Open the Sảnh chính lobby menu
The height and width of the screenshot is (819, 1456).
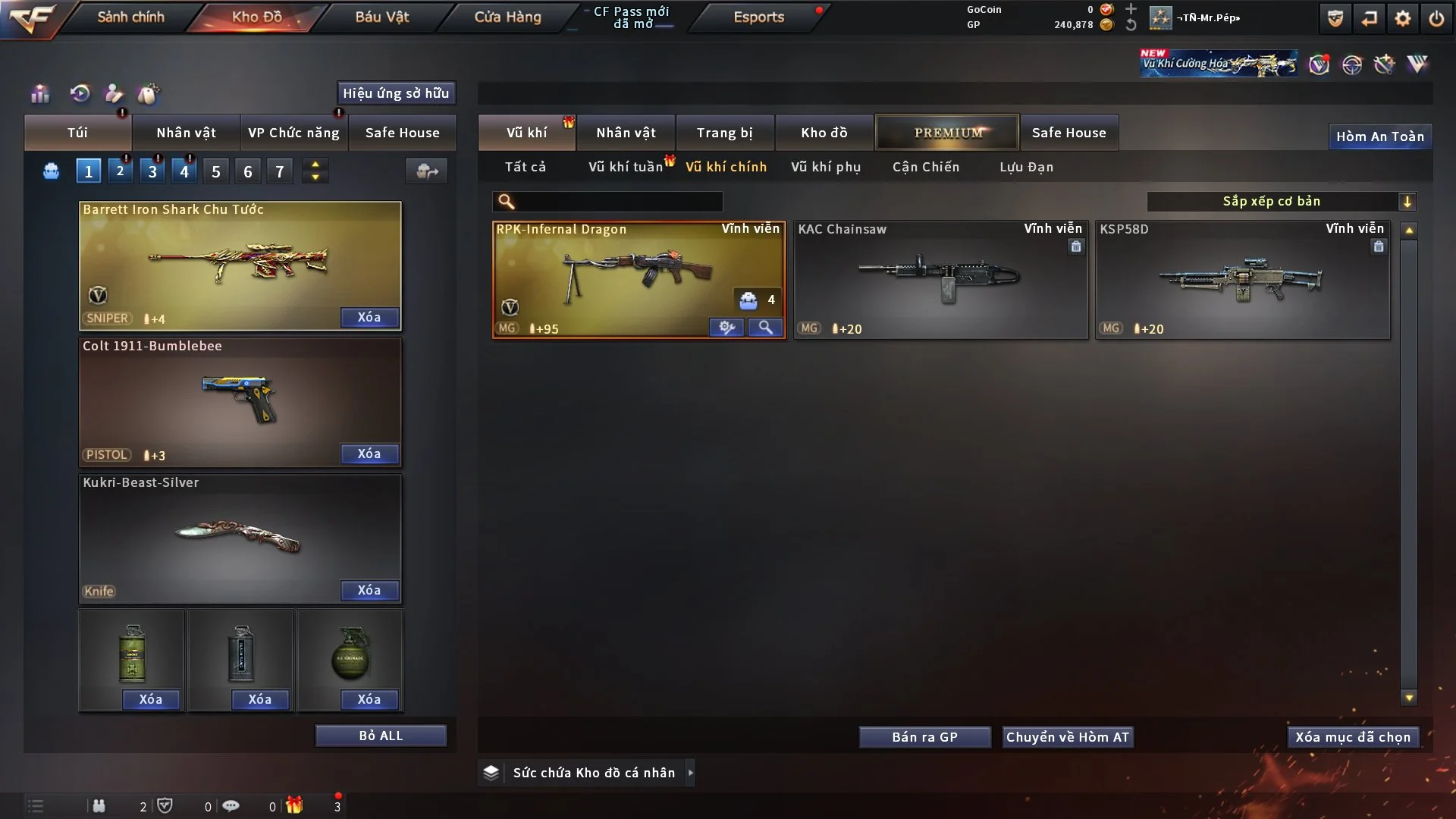(x=130, y=17)
